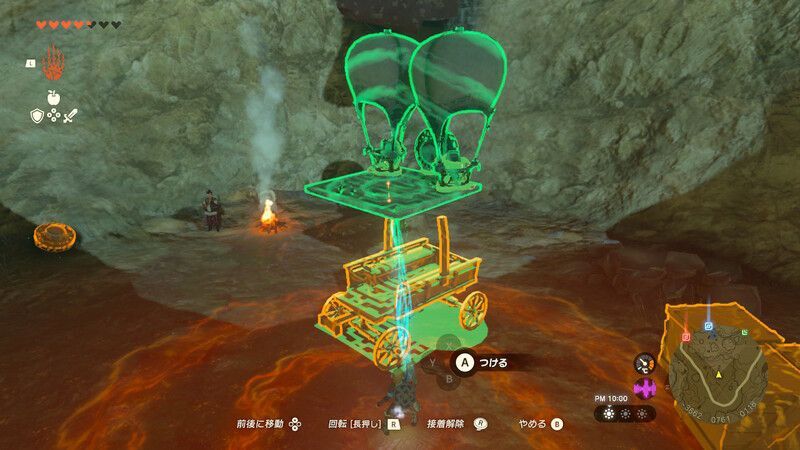Click the blue map pin on minimap
This screenshot has width=800, height=450.
[x=709, y=326]
